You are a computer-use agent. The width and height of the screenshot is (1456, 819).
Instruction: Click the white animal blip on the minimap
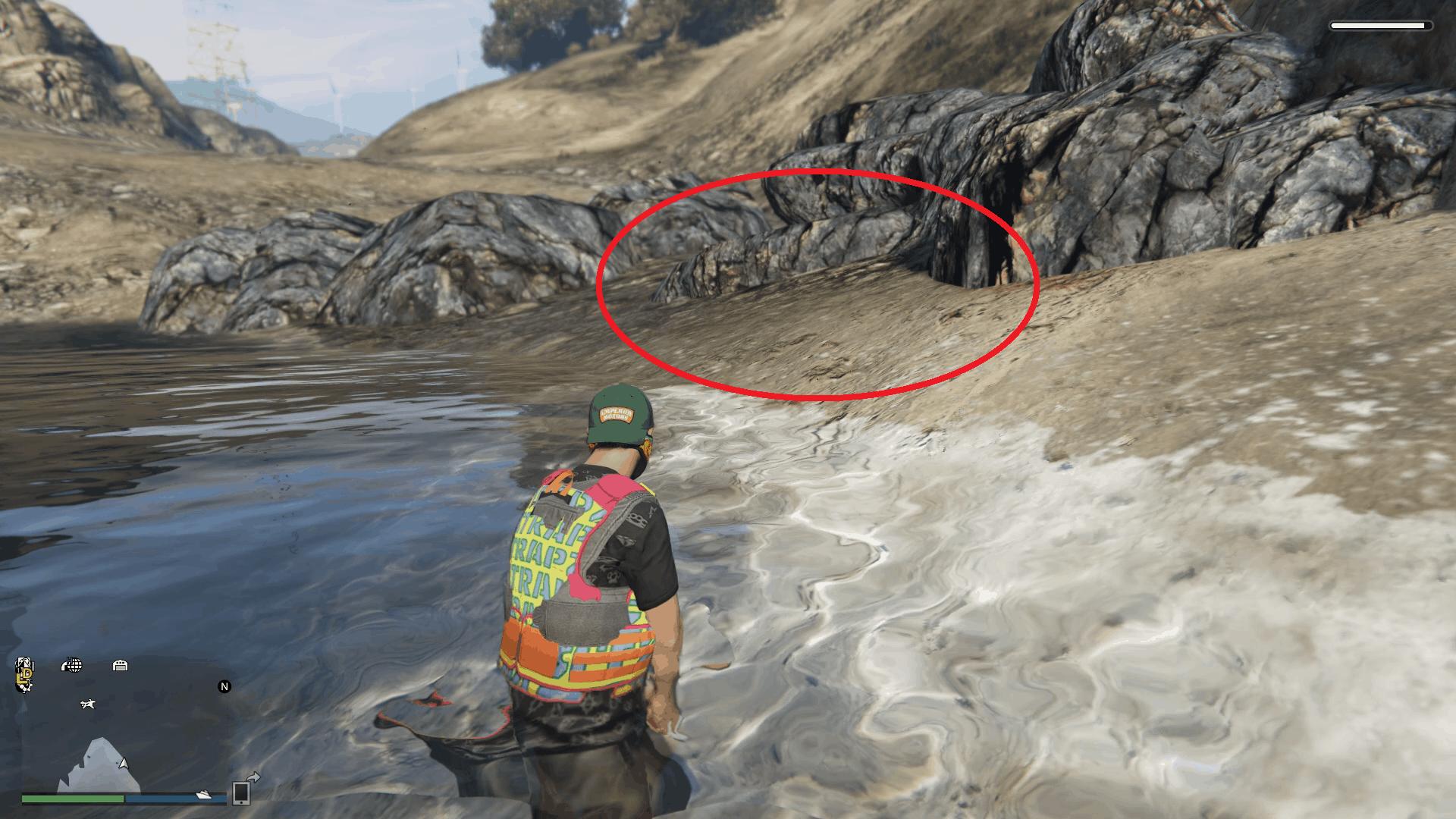[x=88, y=704]
